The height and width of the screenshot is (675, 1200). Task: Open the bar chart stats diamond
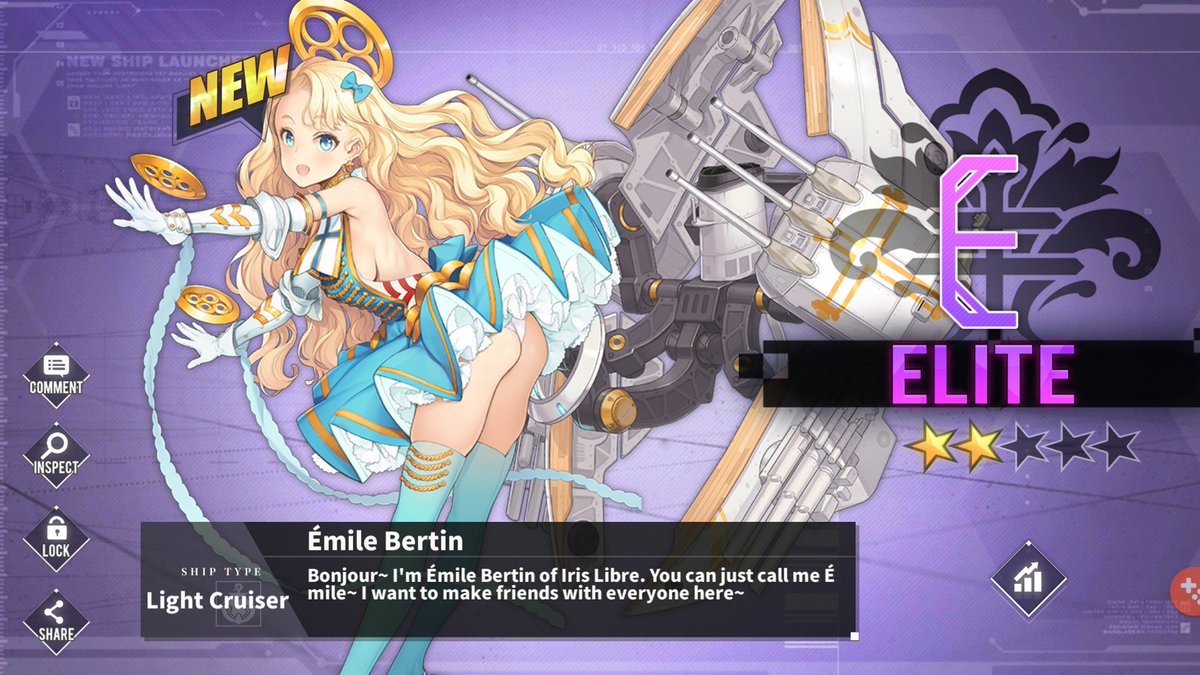[1028, 579]
